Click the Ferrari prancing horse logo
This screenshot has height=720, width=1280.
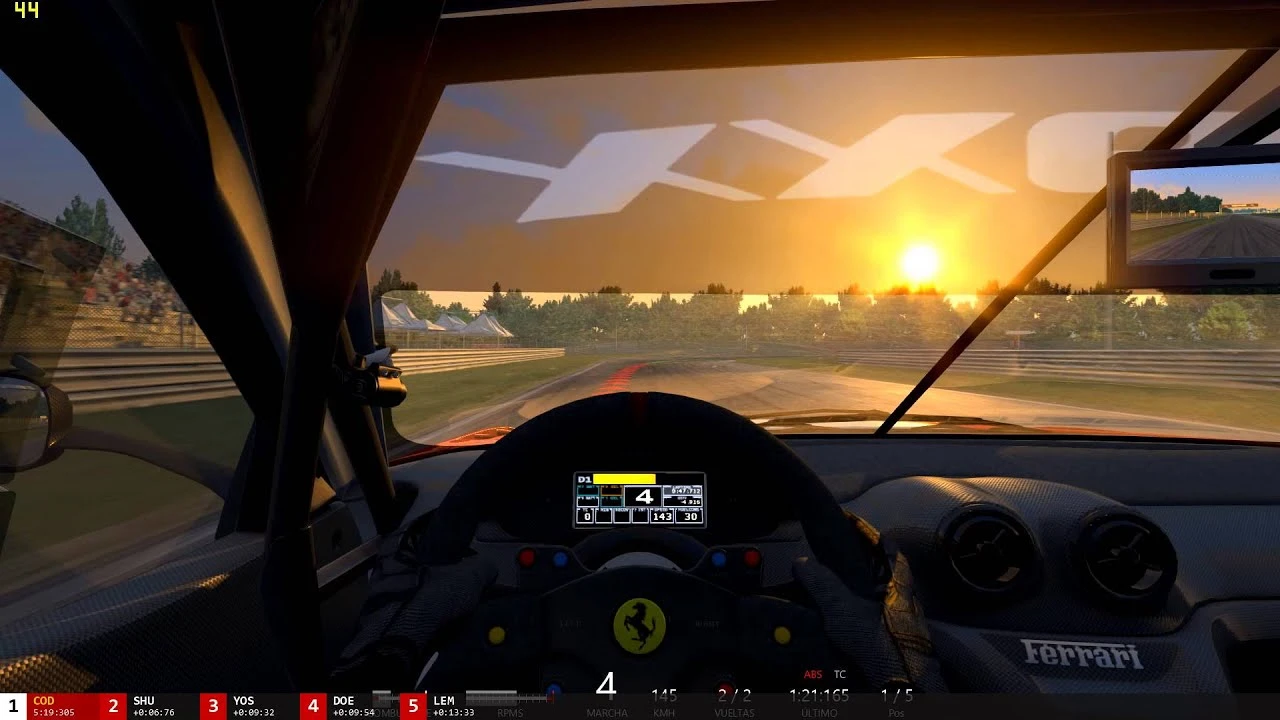[x=642, y=628]
